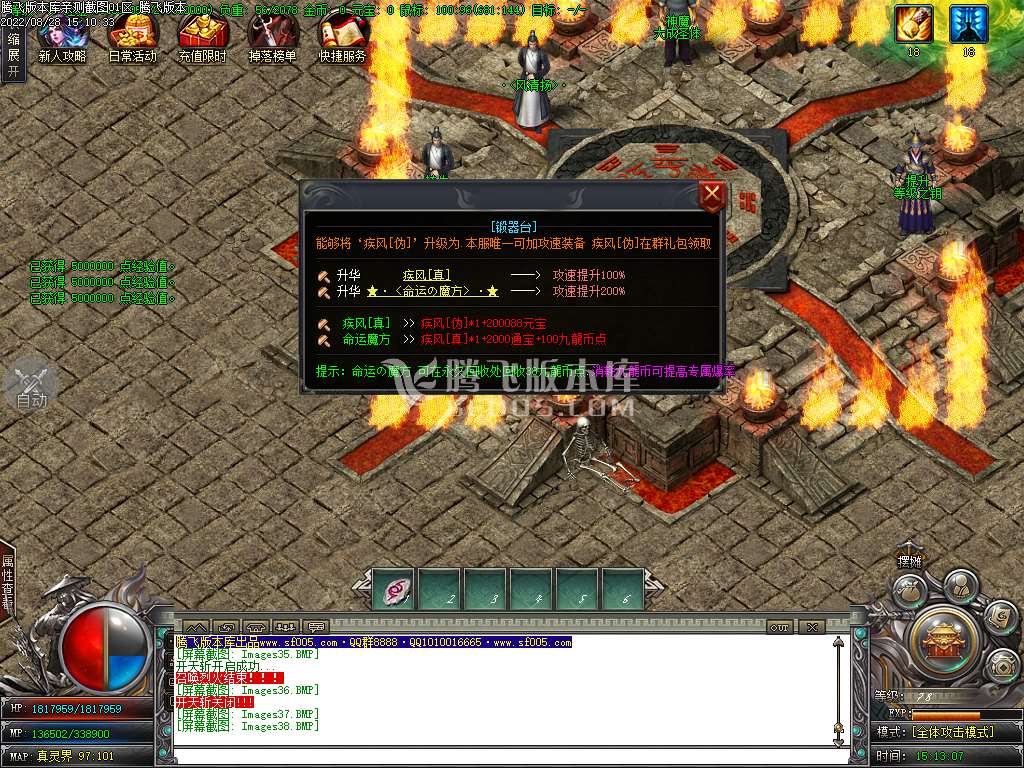The height and width of the screenshot is (768, 1024).
Task: Open the bag pouch orb
Action: tap(908, 591)
